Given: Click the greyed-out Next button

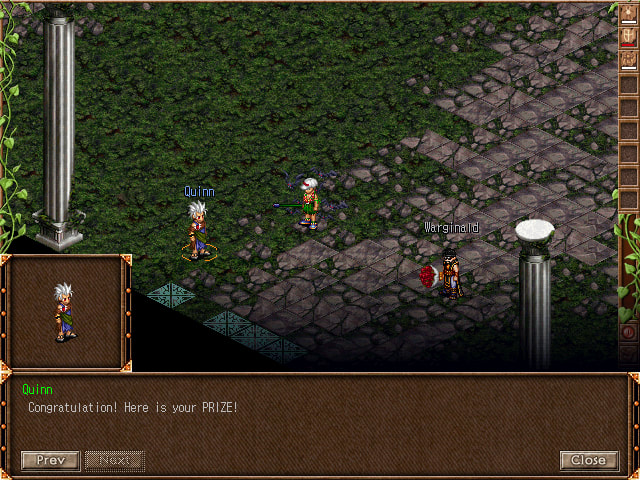Looking at the screenshot, I should pyautogui.click(x=114, y=460).
